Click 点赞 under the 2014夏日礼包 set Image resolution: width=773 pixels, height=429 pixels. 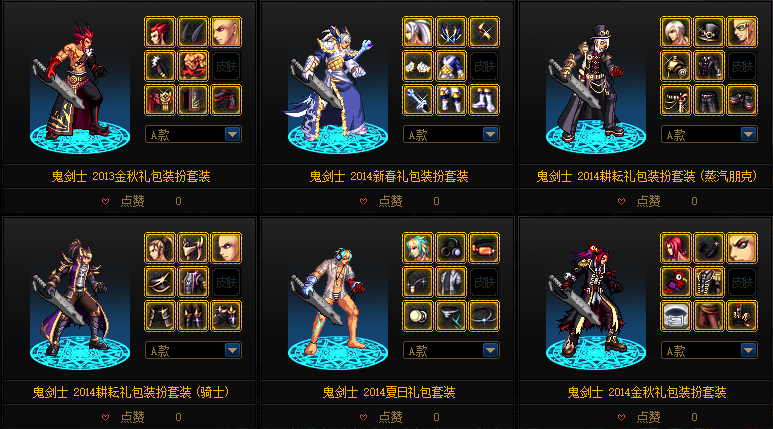click(x=382, y=417)
